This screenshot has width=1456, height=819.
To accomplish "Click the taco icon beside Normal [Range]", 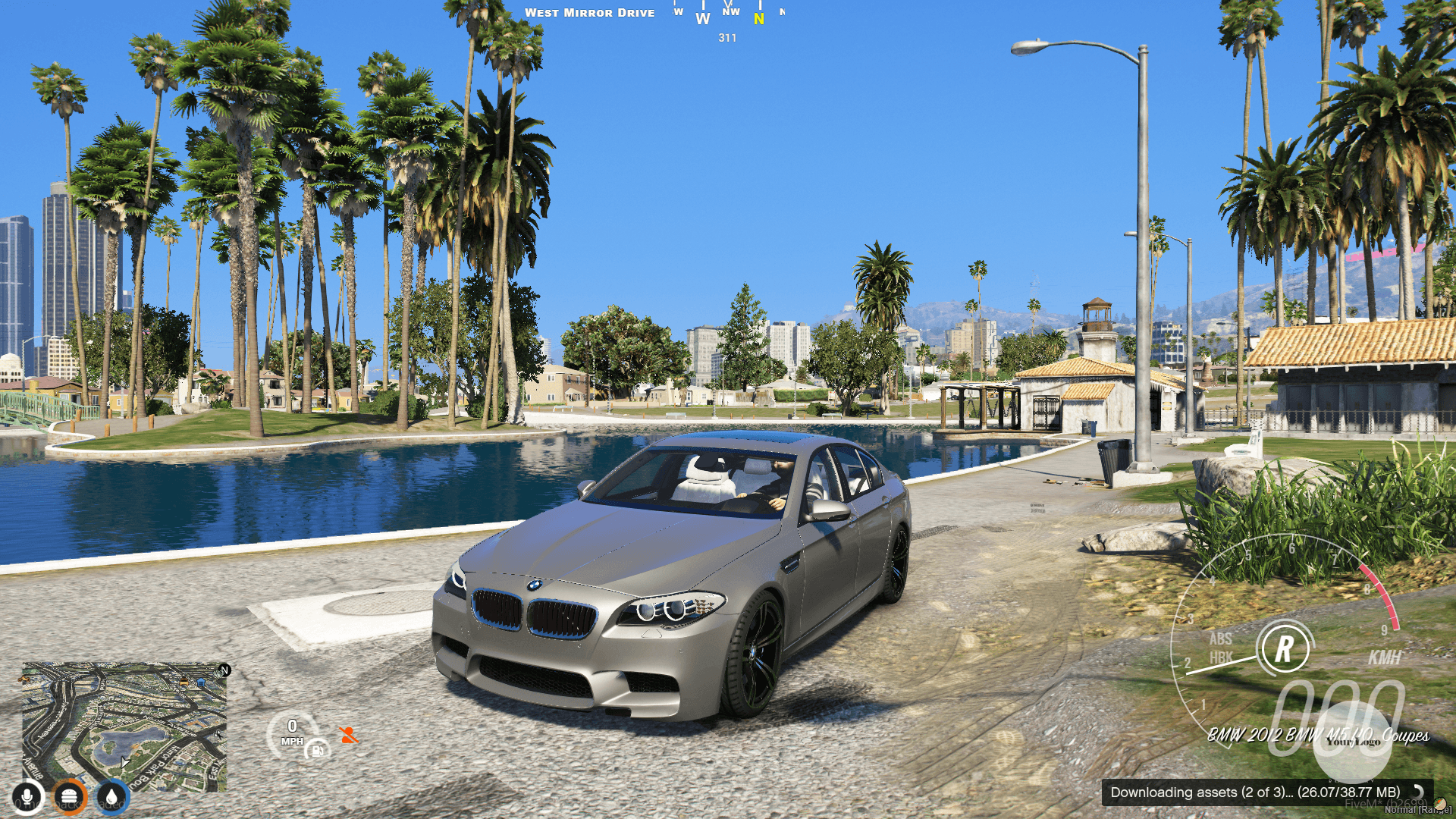I will [1439, 805].
